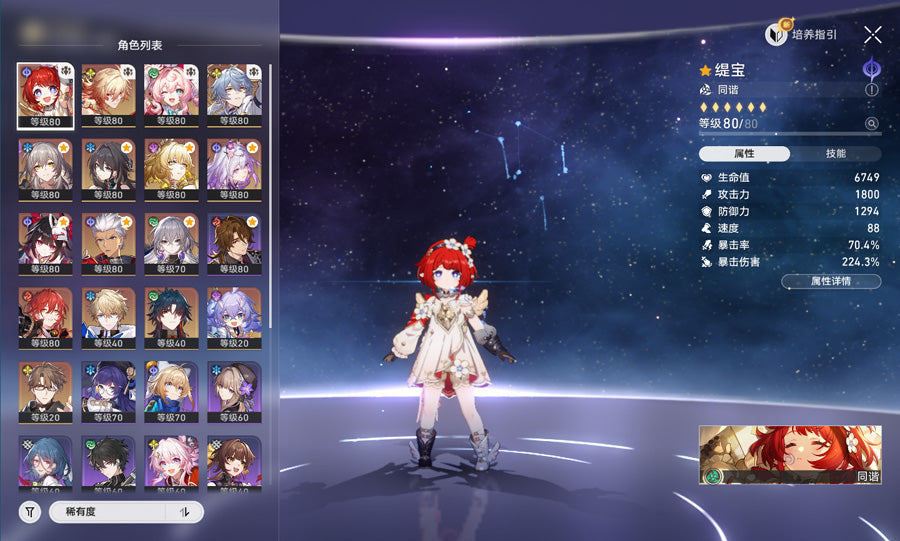Screen dimensions: 900x541
Task: Select the fox-masked dark-haired girl tile
Action: coord(45,245)
